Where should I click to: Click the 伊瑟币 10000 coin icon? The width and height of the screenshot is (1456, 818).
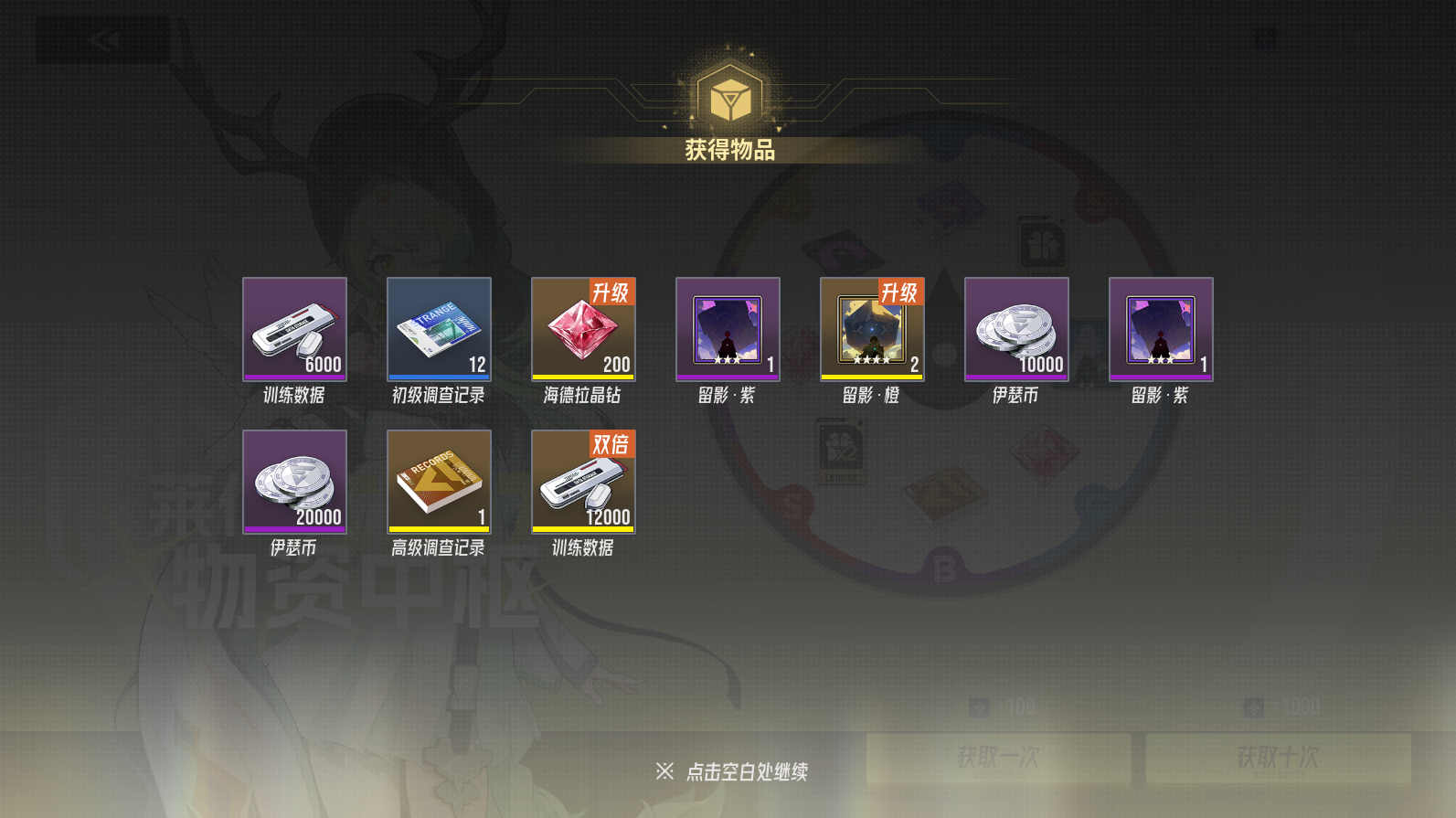(1016, 329)
